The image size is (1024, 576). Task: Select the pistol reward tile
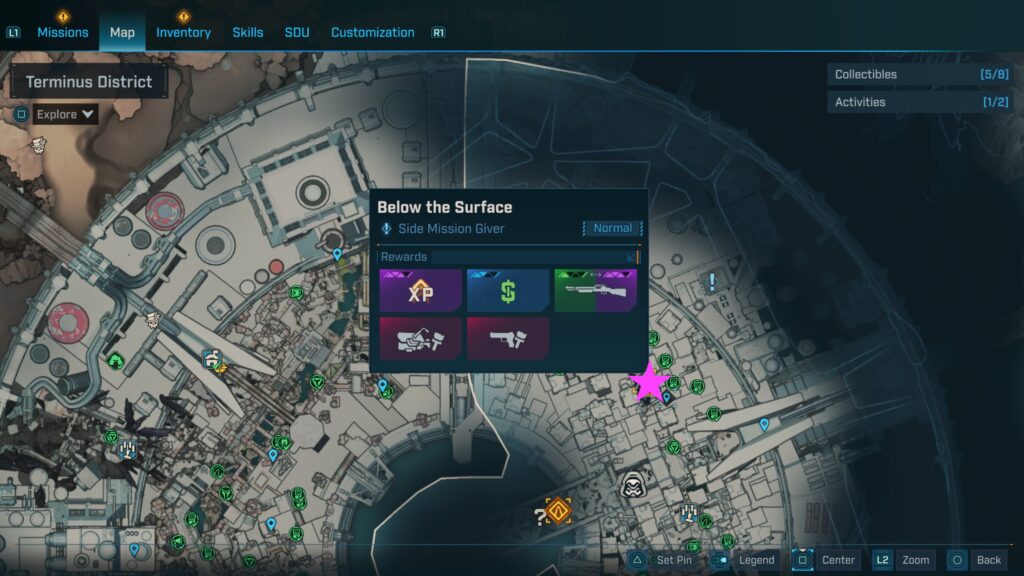coord(508,338)
